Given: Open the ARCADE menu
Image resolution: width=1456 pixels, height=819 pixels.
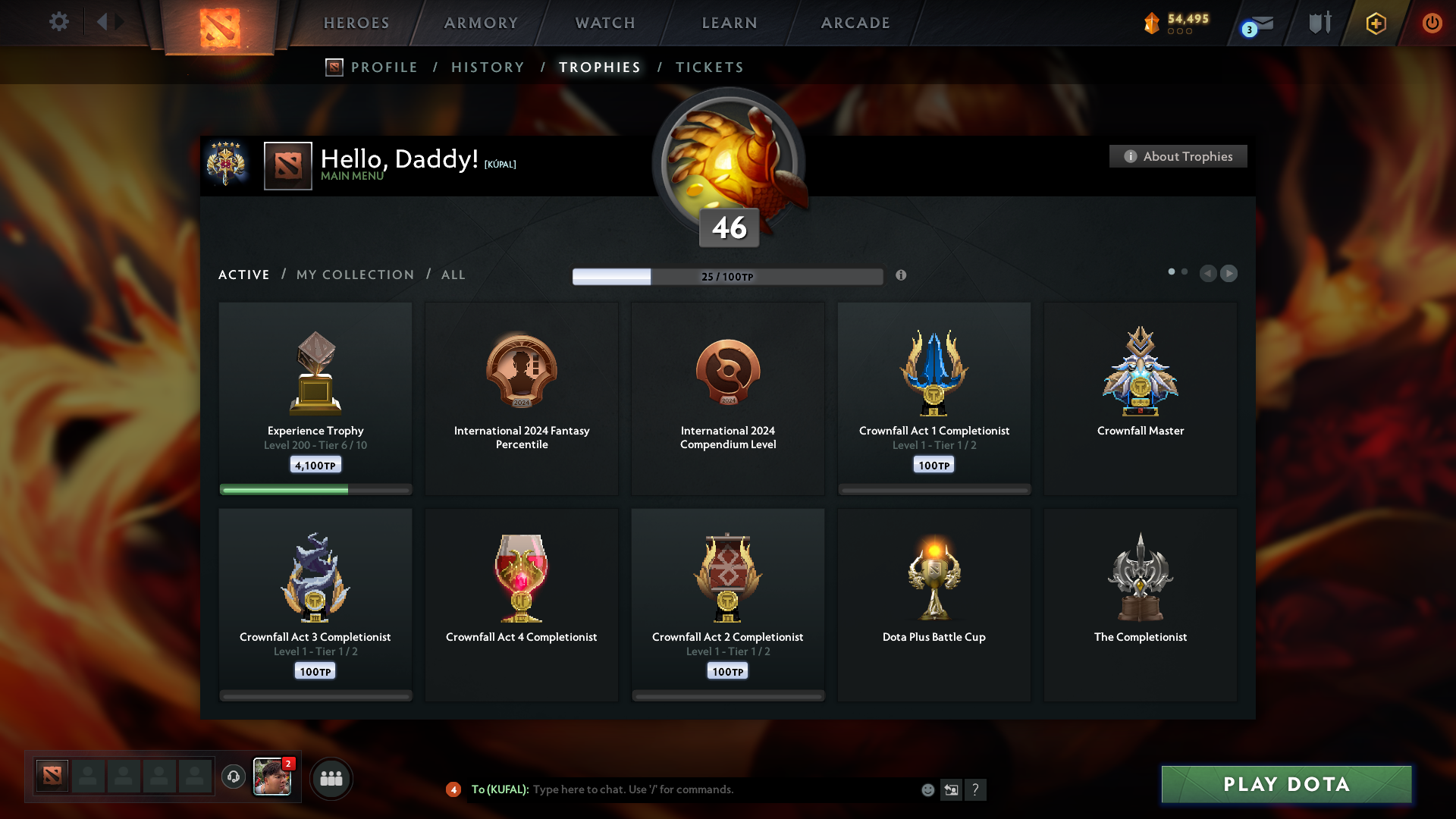Looking at the screenshot, I should [x=855, y=23].
